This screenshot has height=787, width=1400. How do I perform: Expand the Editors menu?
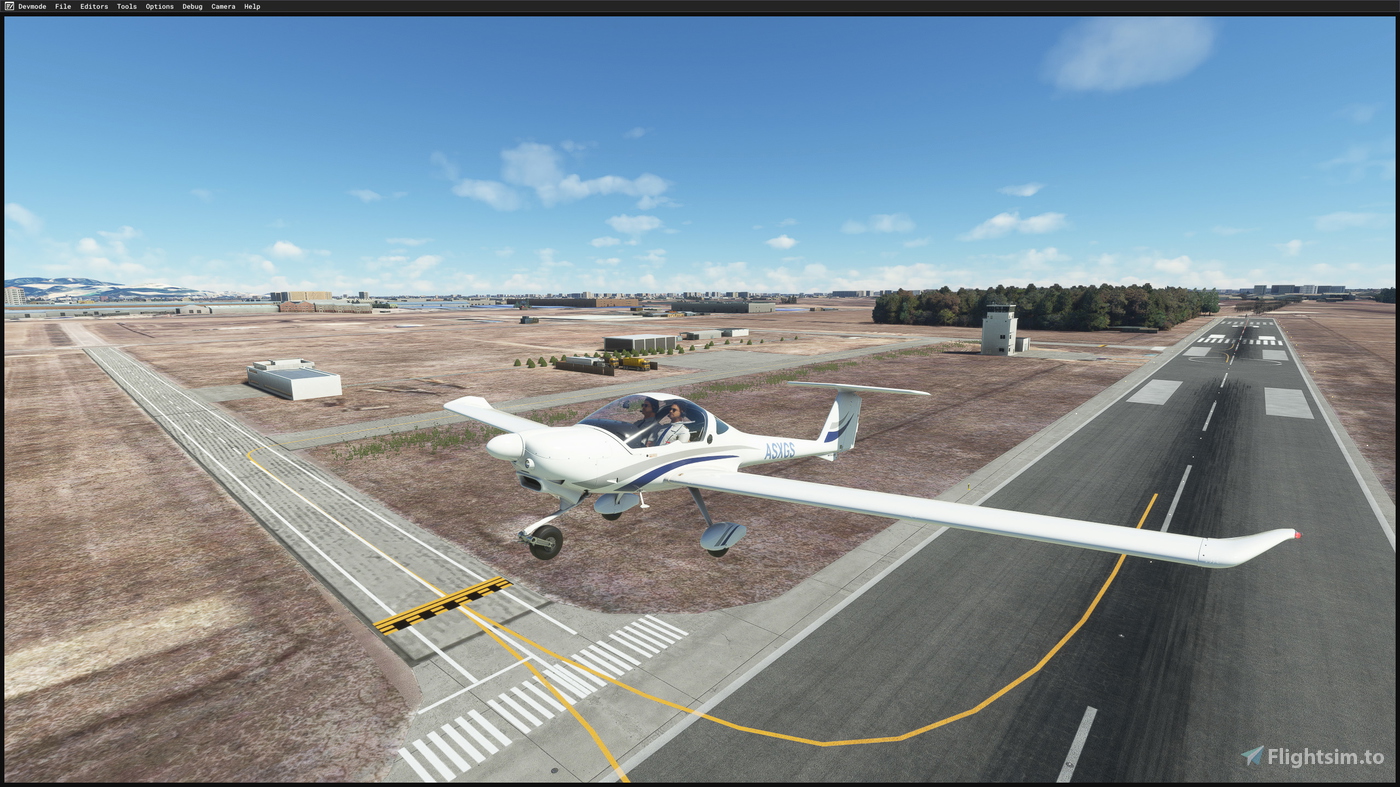tap(92, 6)
